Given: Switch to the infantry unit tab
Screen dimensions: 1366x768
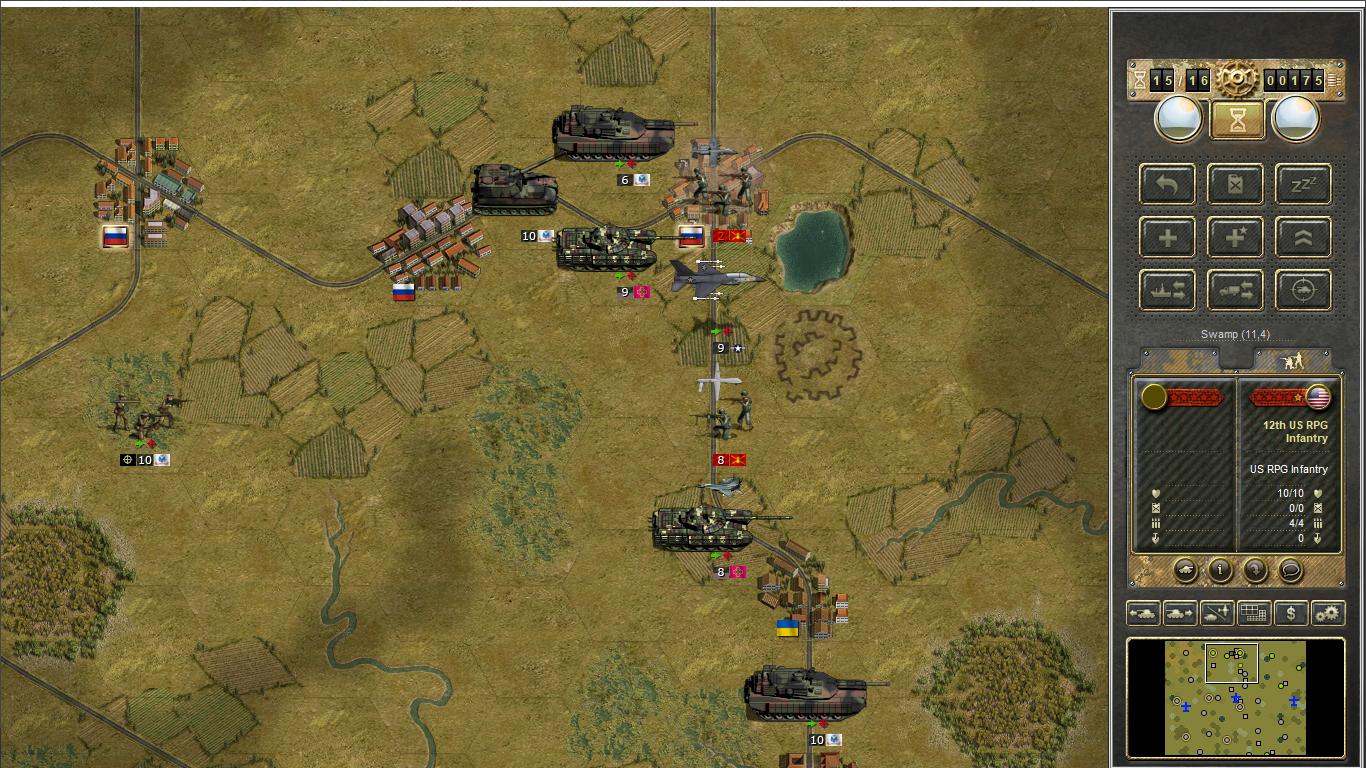Looking at the screenshot, I should pos(1292,360).
